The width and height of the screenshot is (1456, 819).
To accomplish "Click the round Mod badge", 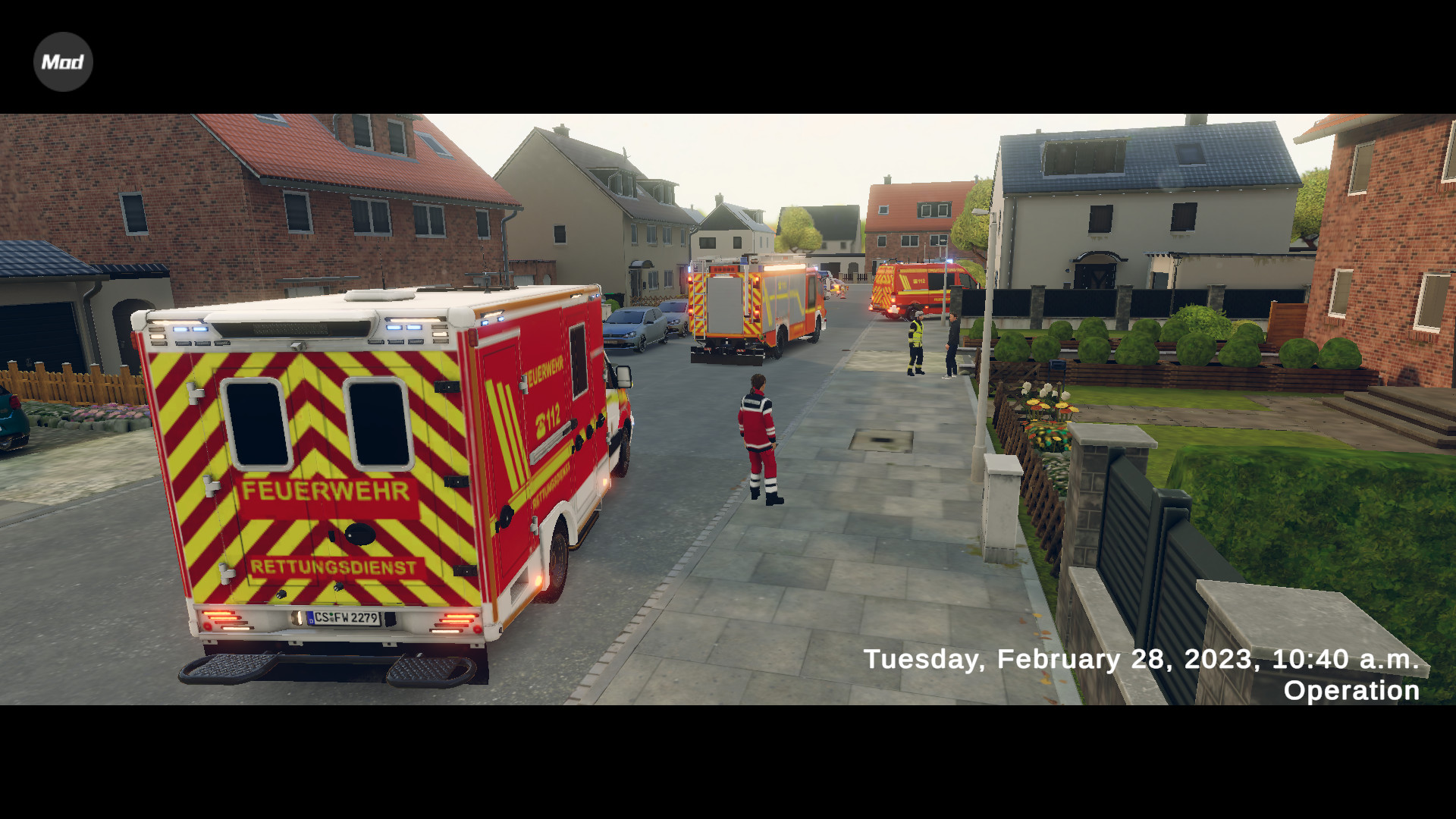I will 63,61.
